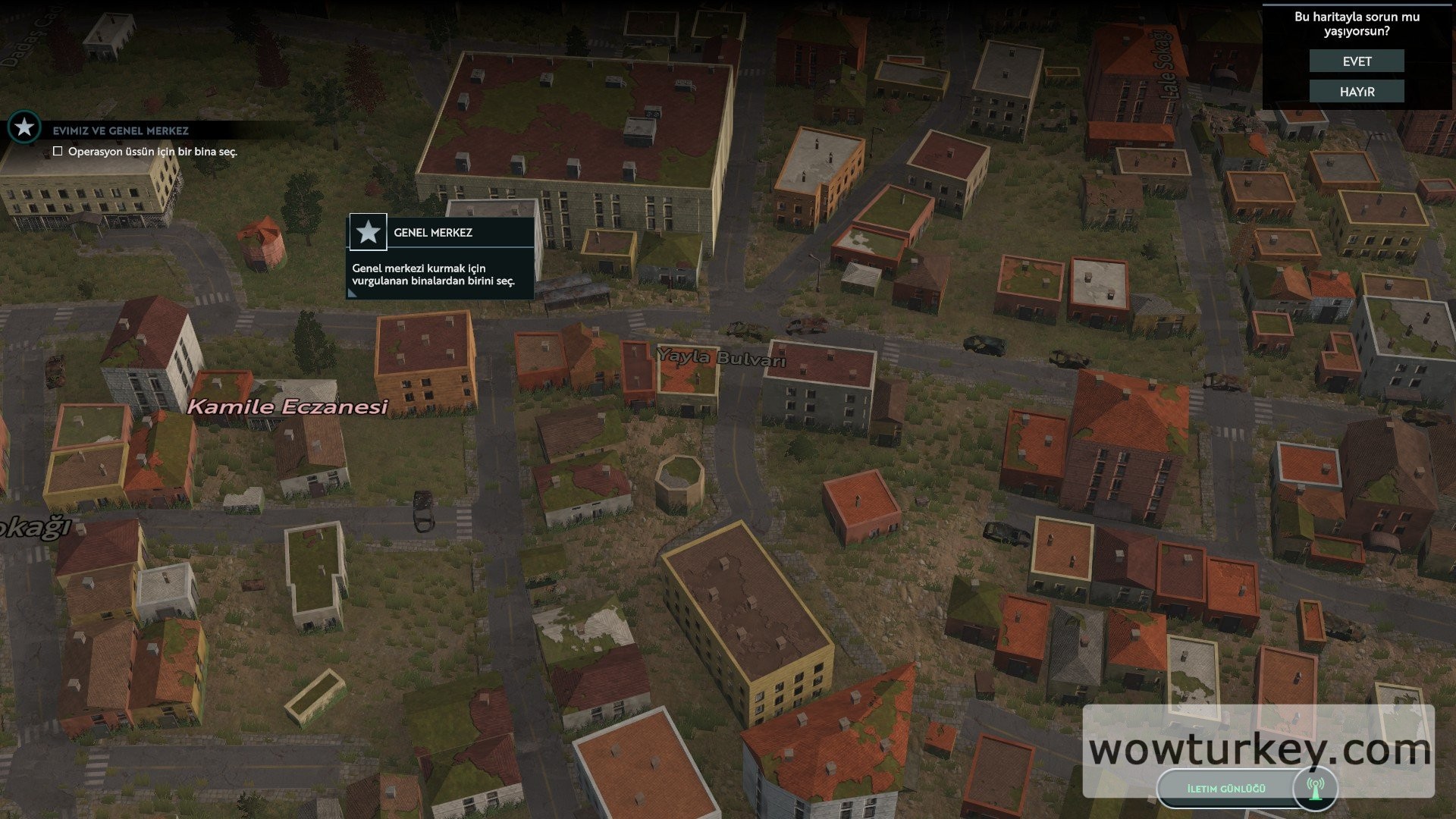1456x819 pixels.
Task: Answer EVET to the map problem prompt
Action: click(x=1357, y=61)
